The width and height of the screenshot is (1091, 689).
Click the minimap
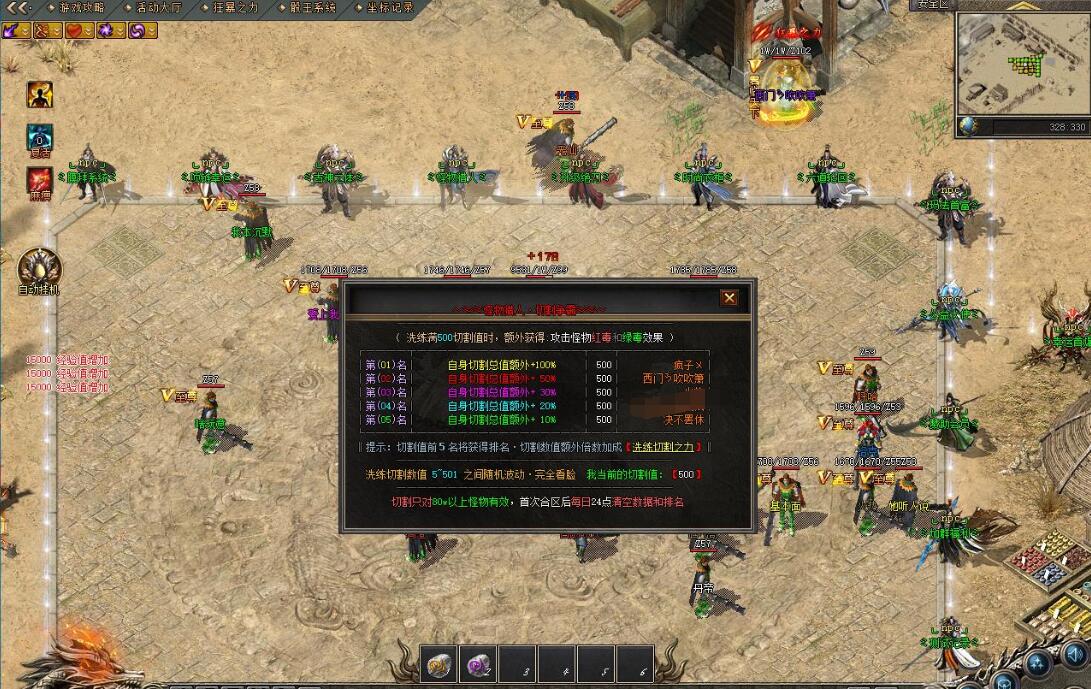[x=1022, y=64]
